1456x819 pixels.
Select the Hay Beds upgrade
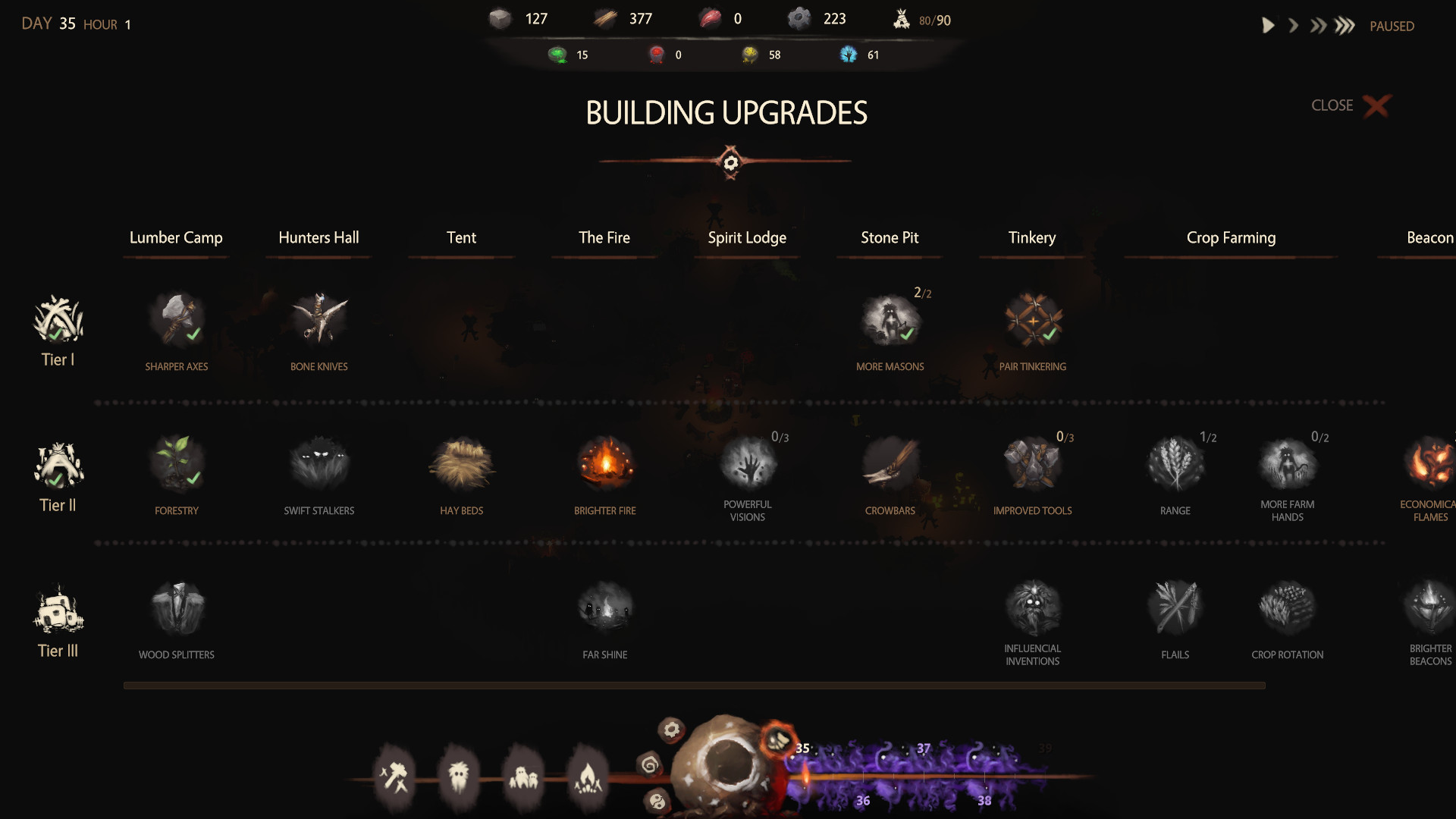coord(462,463)
